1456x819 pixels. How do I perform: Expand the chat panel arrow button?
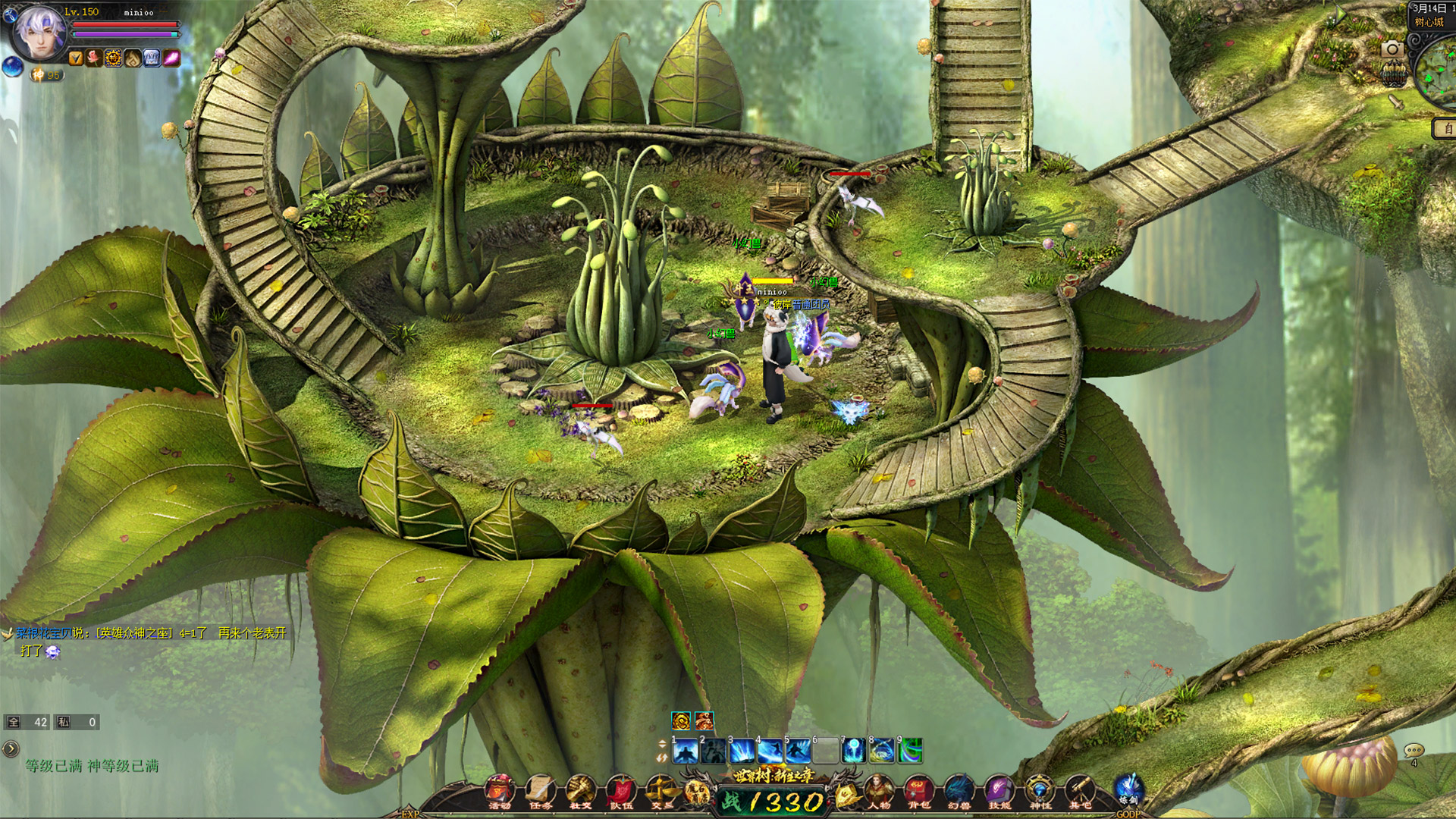click(11, 749)
